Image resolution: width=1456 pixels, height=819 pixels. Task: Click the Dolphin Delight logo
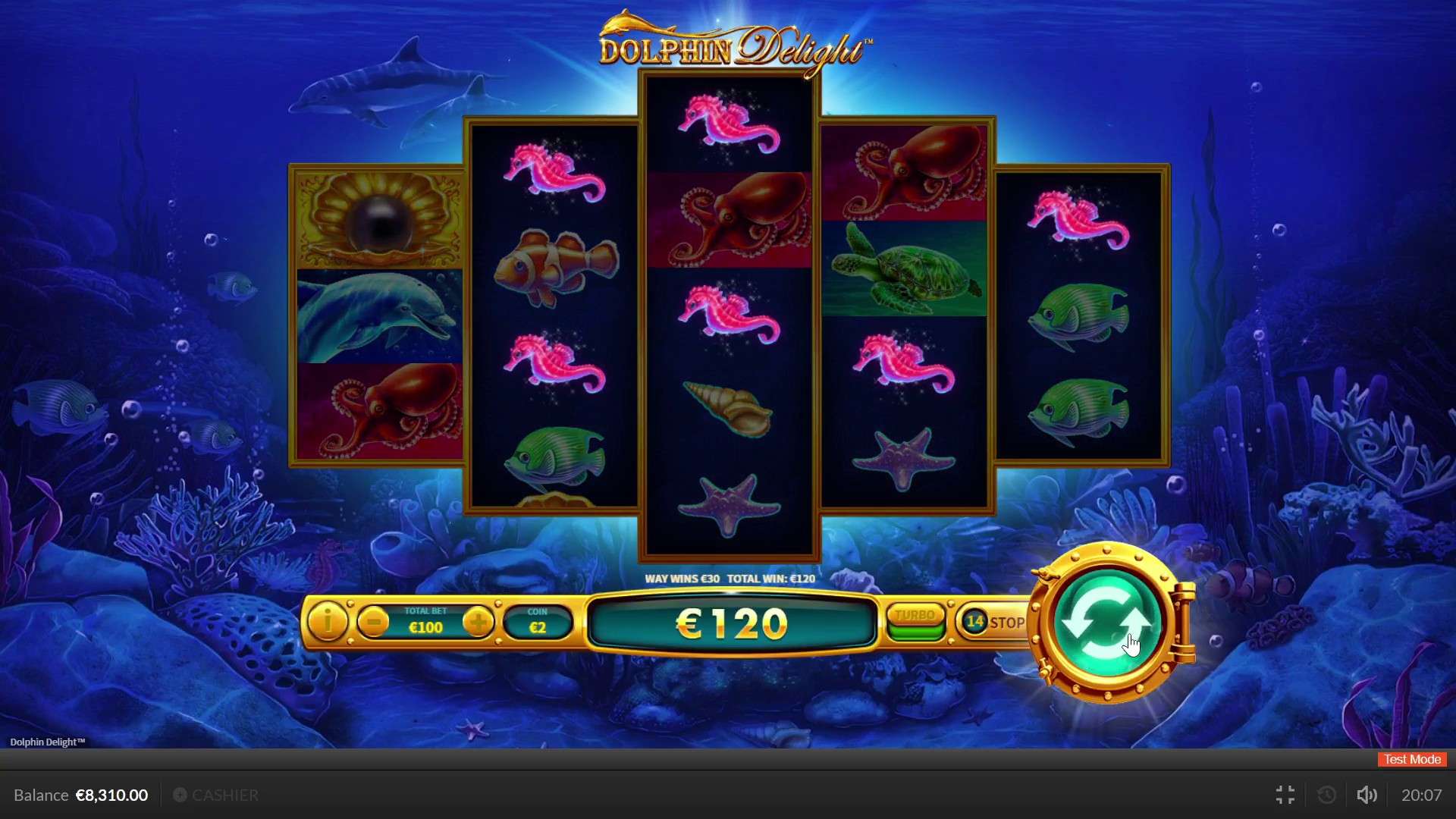tap(730, 45)
